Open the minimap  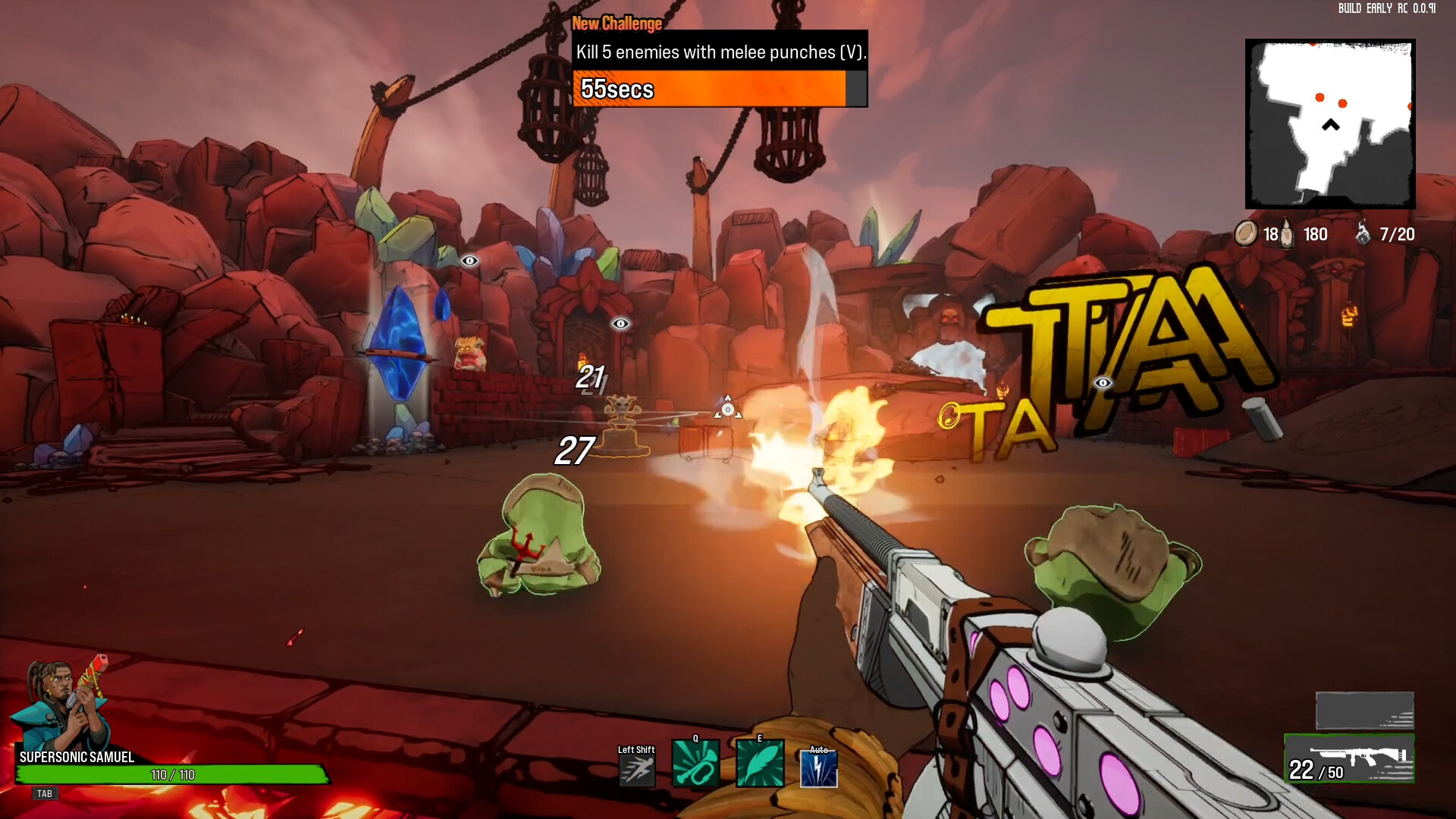(x=1330, y=124)
